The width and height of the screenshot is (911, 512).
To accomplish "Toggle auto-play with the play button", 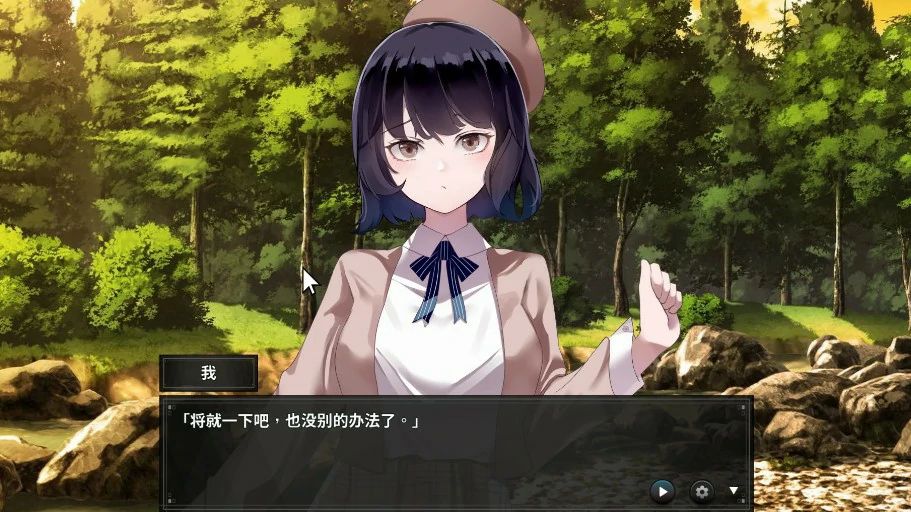I will (x=662, y=491).
